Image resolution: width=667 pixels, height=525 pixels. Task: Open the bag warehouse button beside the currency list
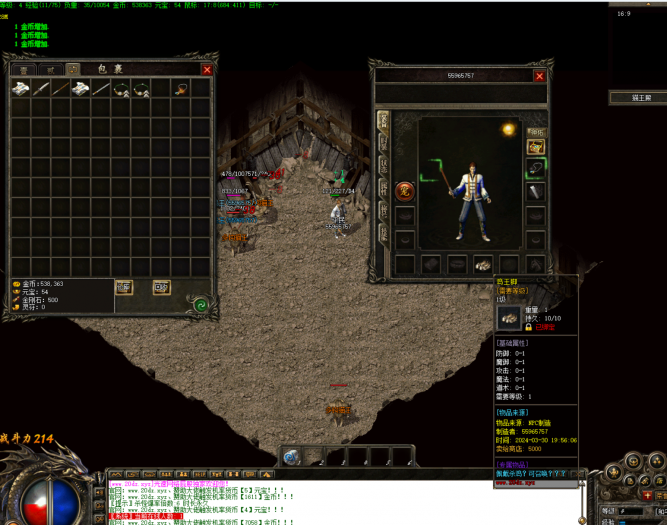pyautogui.click(x=124, y=287)
